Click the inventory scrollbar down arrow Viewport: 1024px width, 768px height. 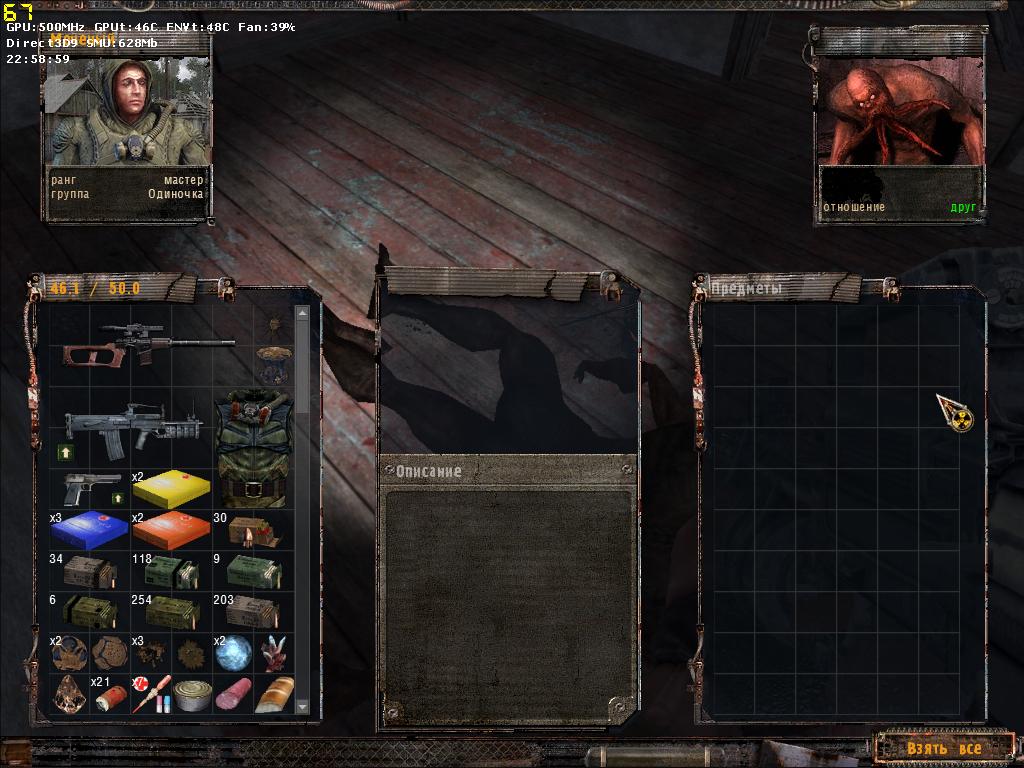pyautogui.click(x=302, y=706)
